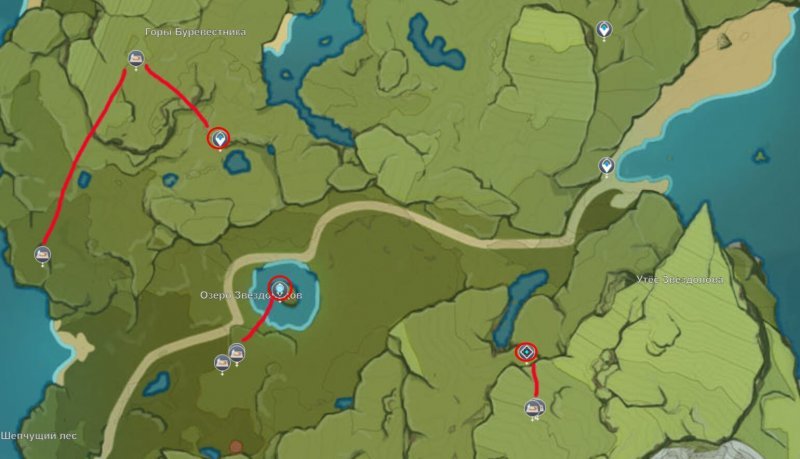
Task: Open the red-circled diamond marker near Утёс Звездолова
Action: [x=526, y=351]
